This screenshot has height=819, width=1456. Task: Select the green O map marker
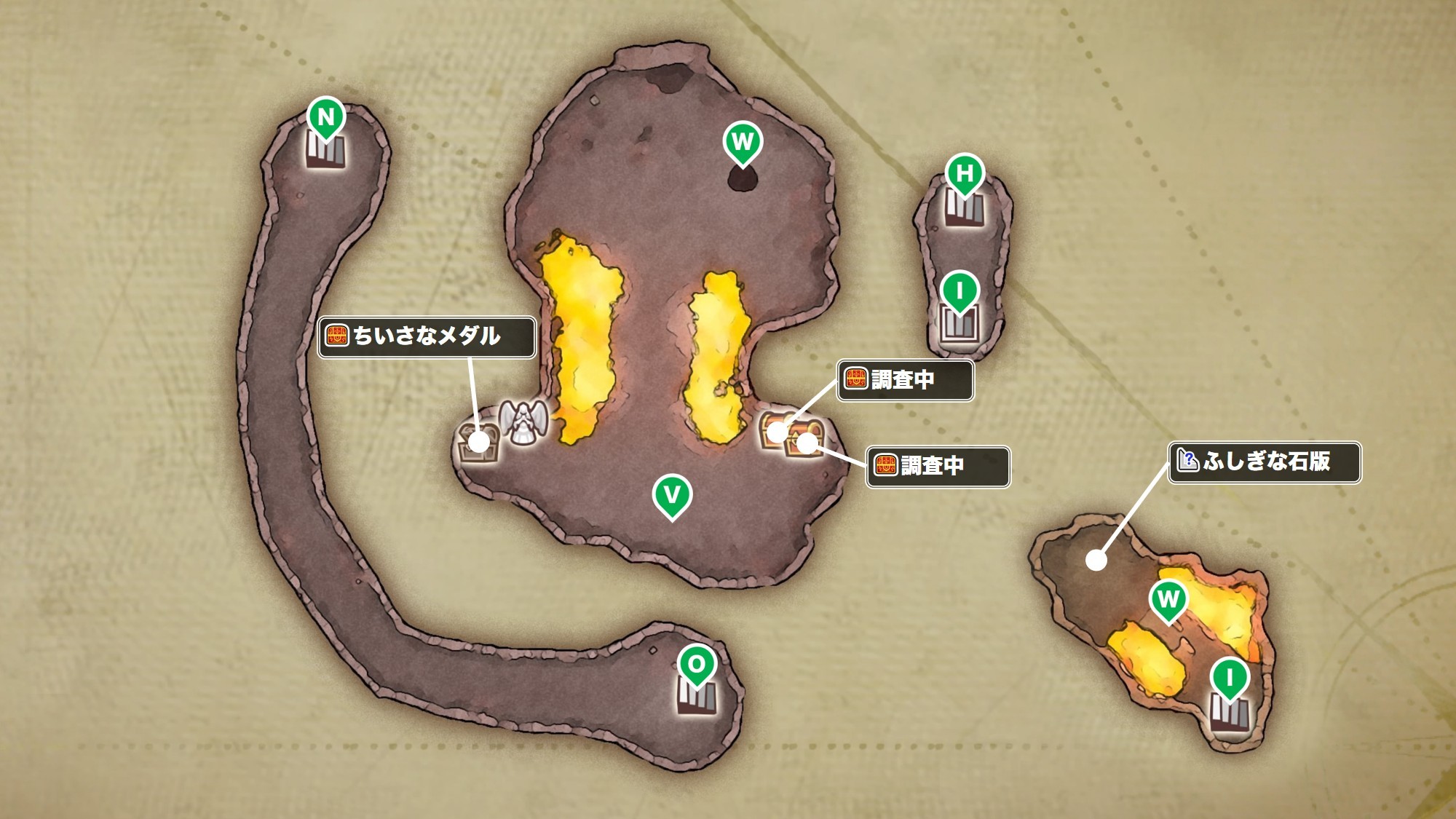coord(697,665)
